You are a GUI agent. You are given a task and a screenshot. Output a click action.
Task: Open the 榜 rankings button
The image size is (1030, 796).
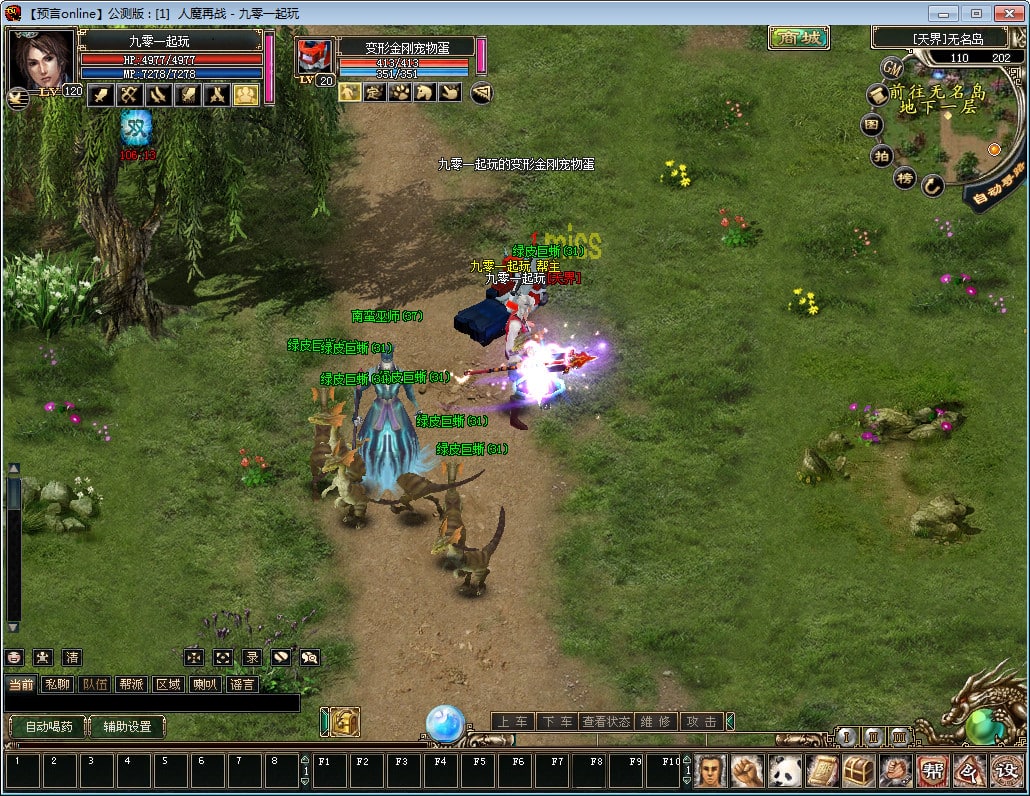[905, 178]
